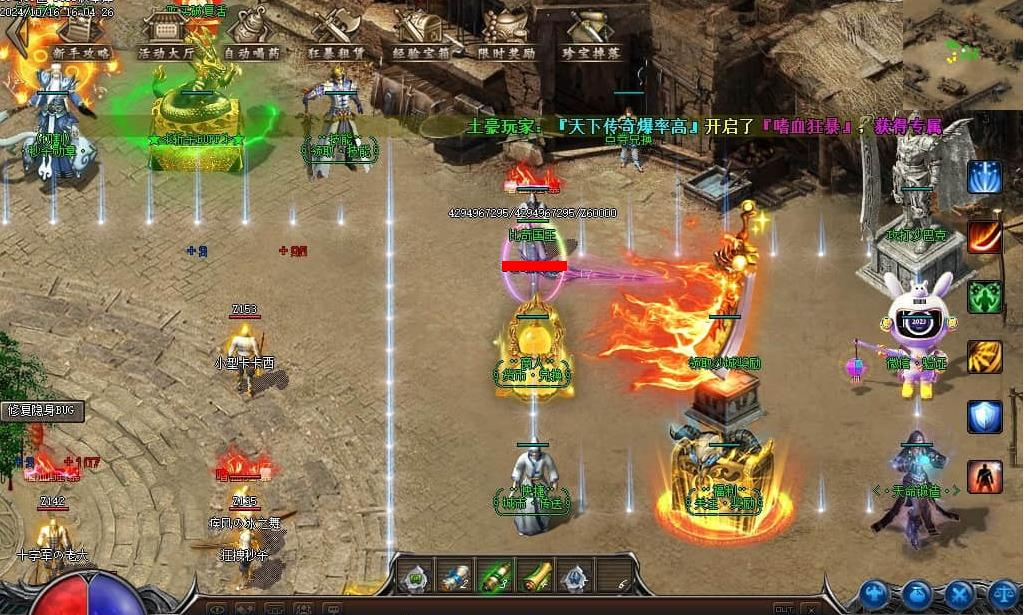
Task: Use the green potion in hotbar slot 3
Action: [497, 577]
